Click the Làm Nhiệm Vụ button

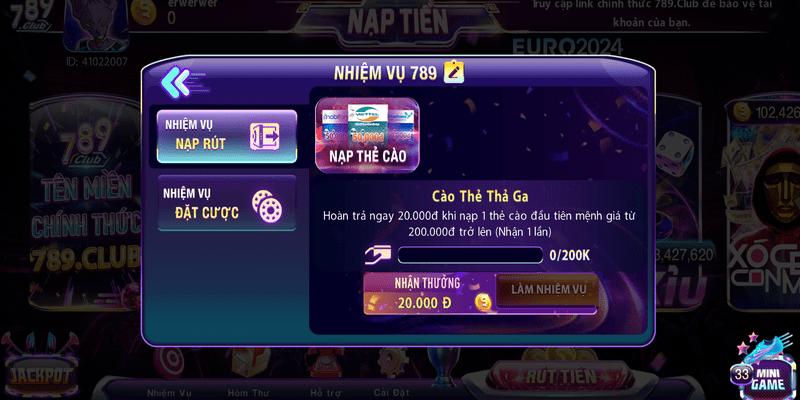548,290
